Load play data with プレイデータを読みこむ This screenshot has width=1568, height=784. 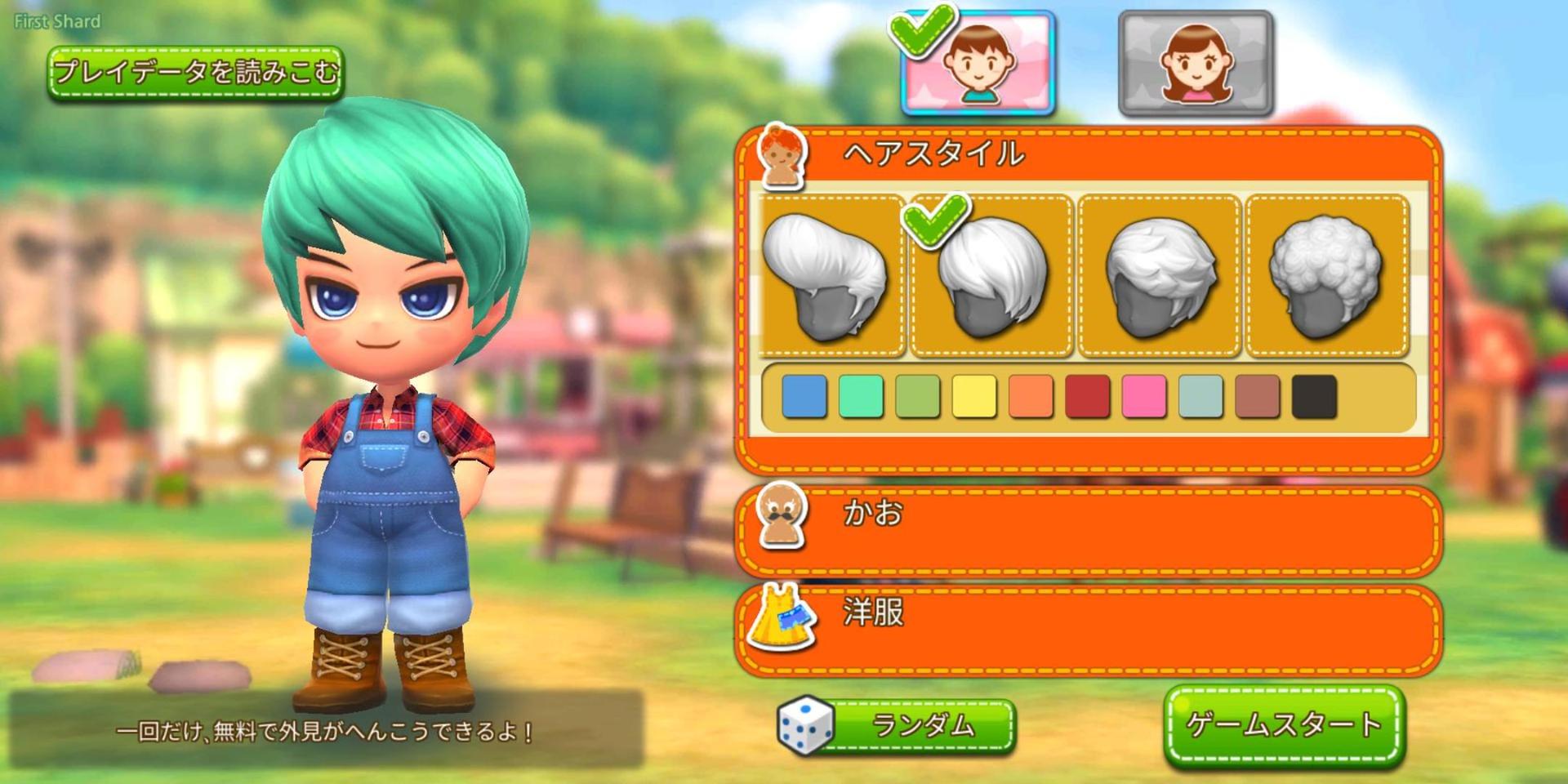coord(194,73)
